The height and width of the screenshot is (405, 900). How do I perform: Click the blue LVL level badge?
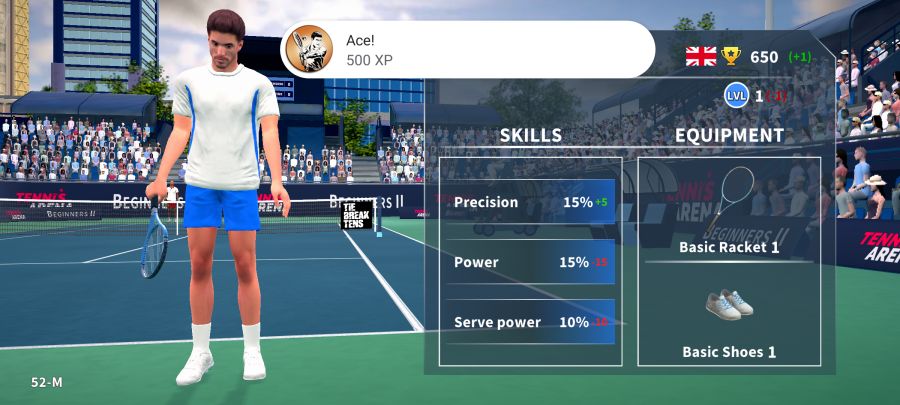pyautogui.click(x=736, y=96)
